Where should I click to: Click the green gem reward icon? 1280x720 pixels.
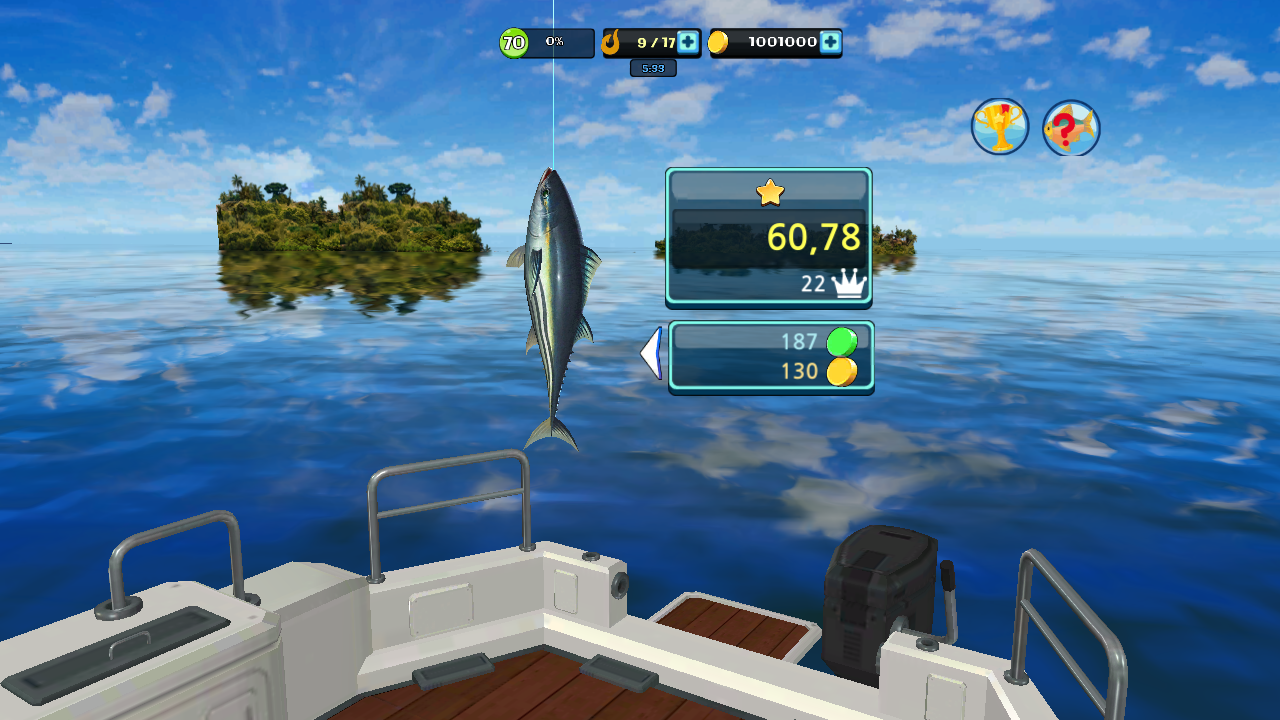(843, 340)
